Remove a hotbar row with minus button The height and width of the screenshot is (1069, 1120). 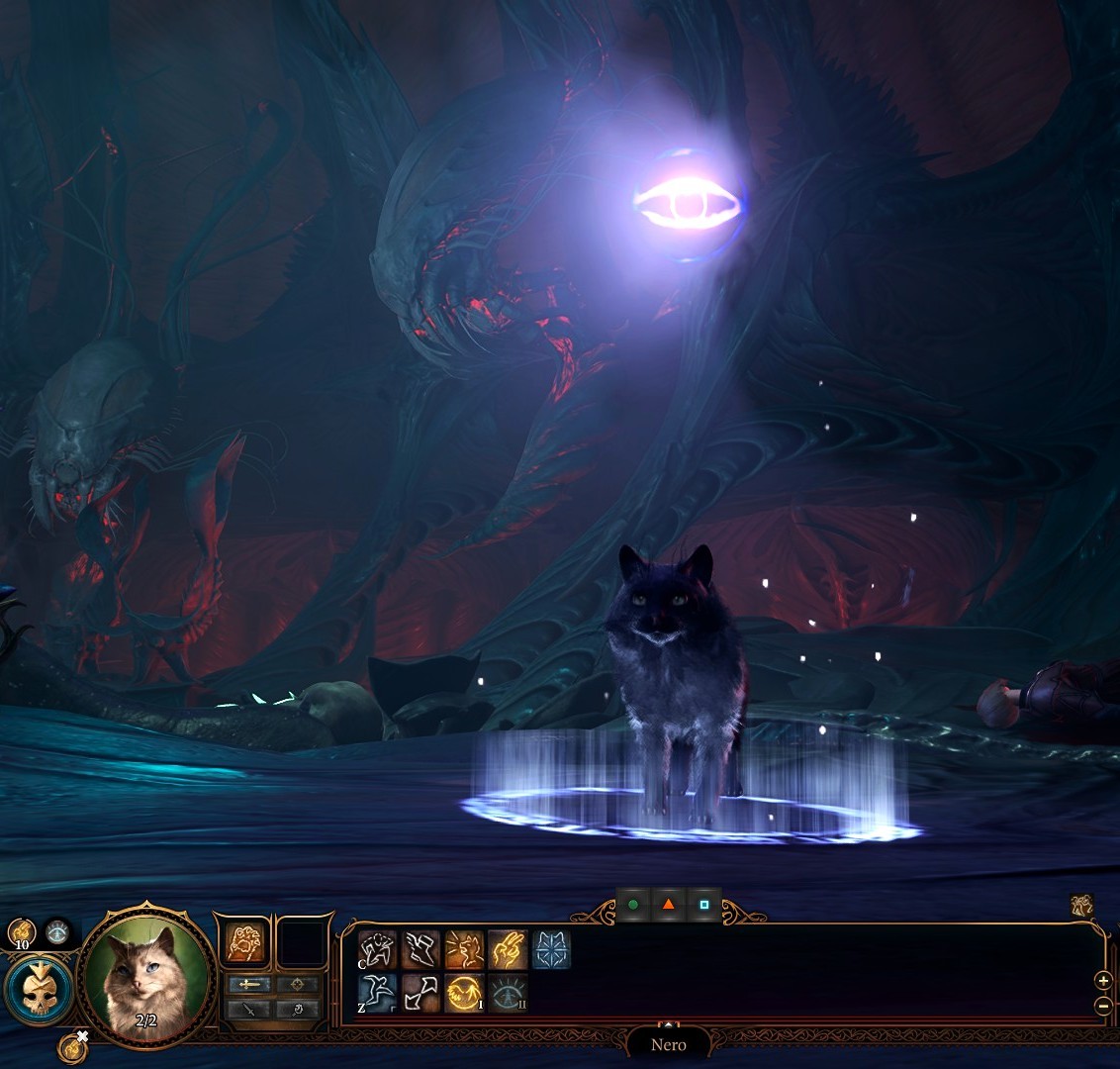pos(1104,1006)
